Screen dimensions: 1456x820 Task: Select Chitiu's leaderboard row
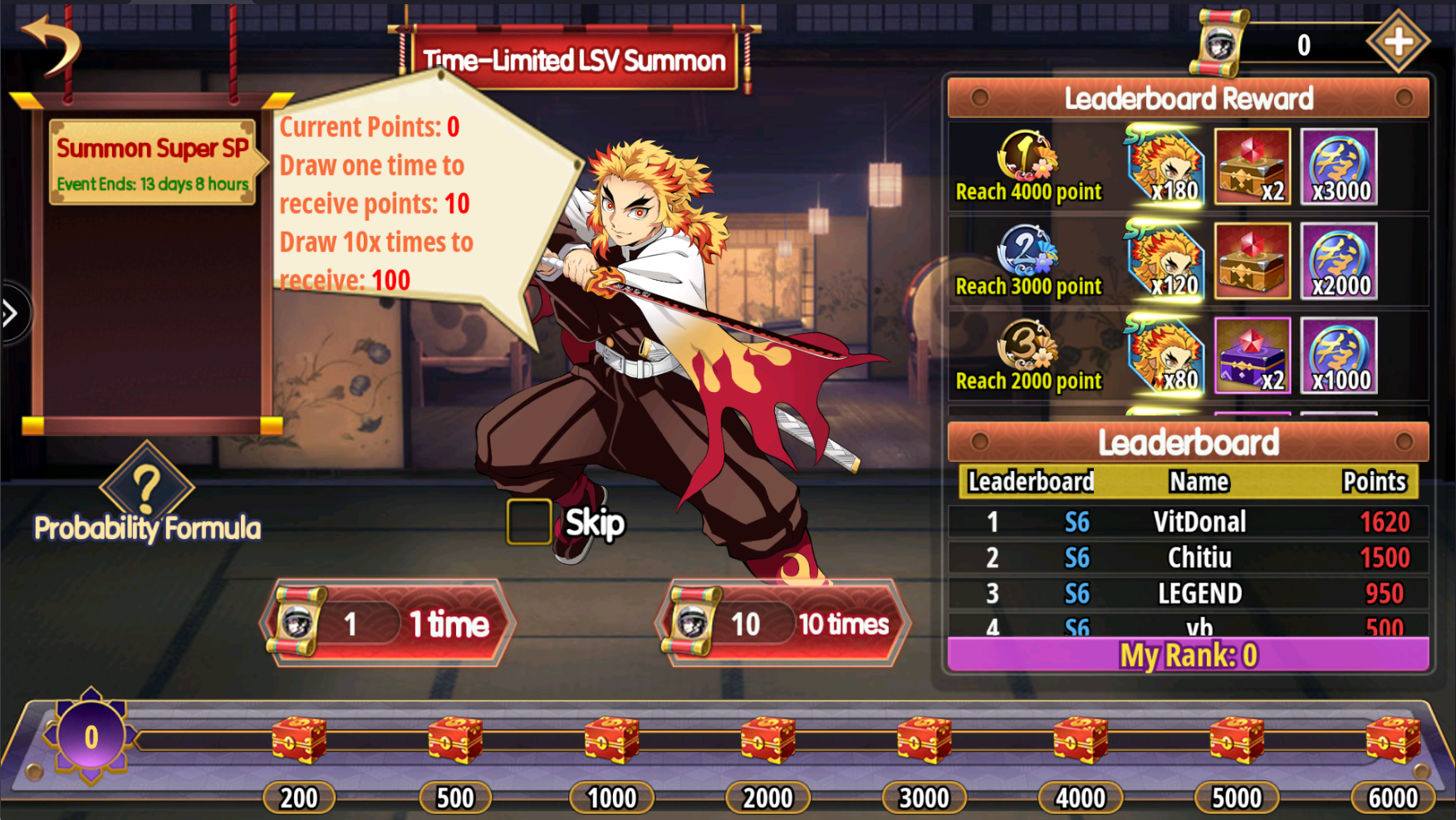pos(1188,557)
